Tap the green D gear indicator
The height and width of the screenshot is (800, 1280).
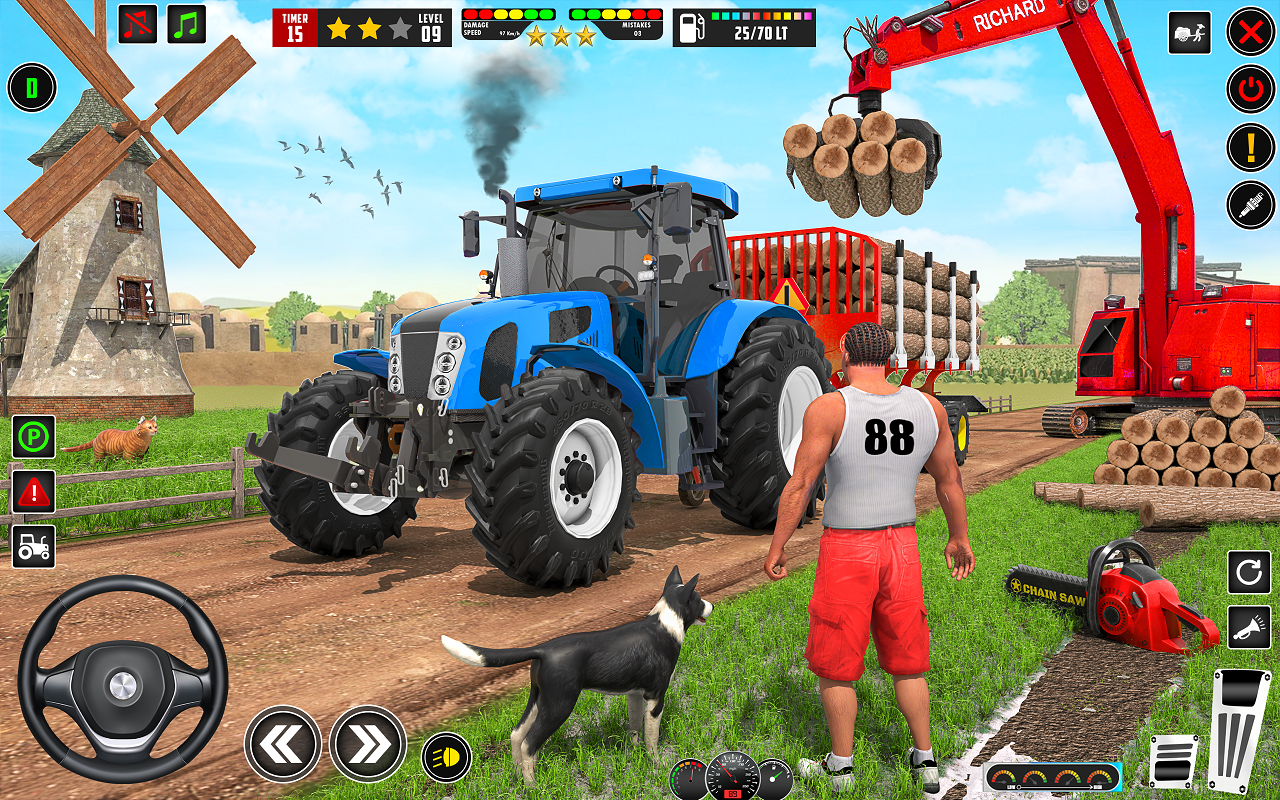click(x=32, y=88)
